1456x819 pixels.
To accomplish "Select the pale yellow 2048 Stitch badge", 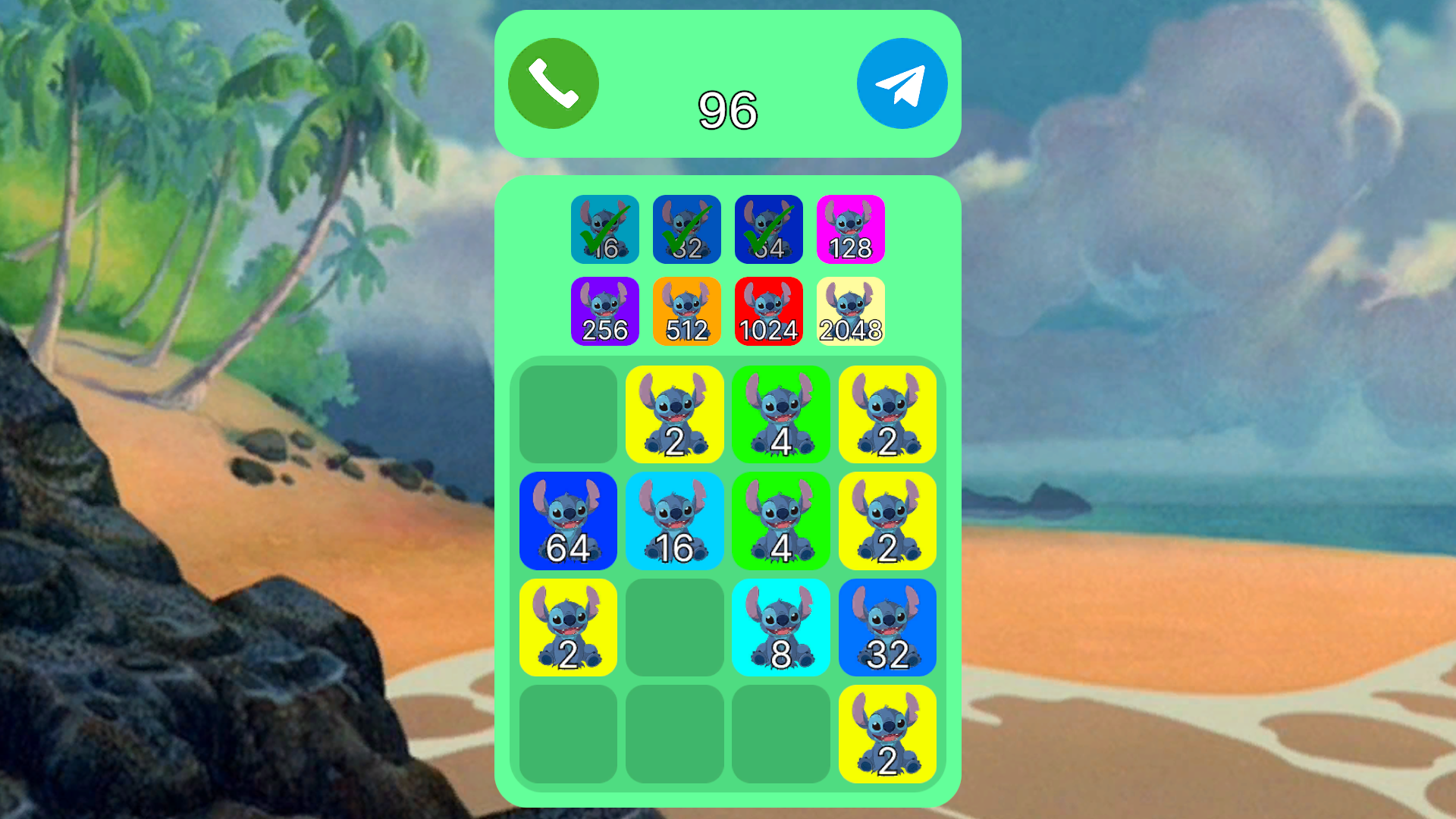I will [850, 311].
